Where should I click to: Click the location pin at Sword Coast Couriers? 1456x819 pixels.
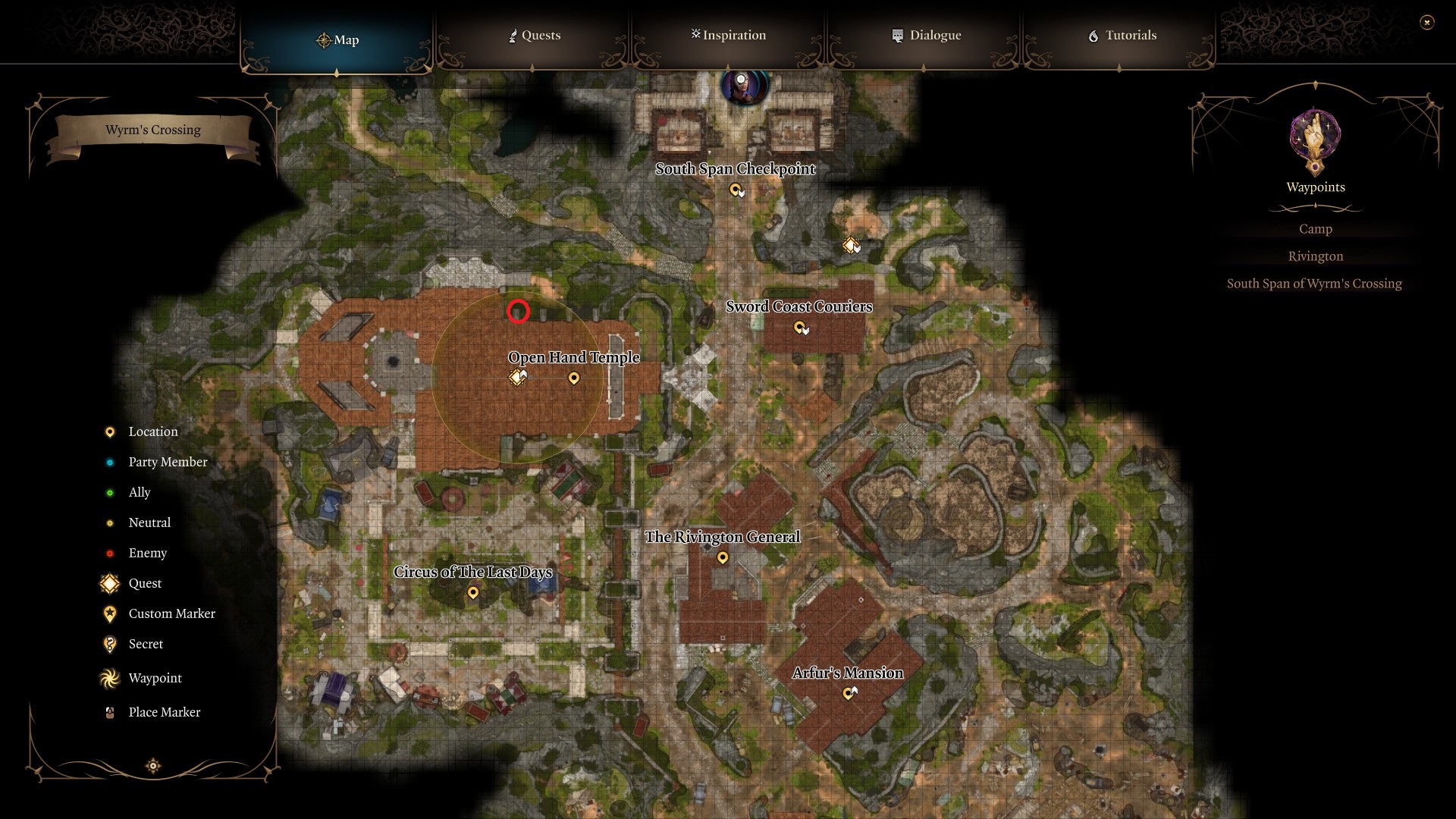[801, 328]
